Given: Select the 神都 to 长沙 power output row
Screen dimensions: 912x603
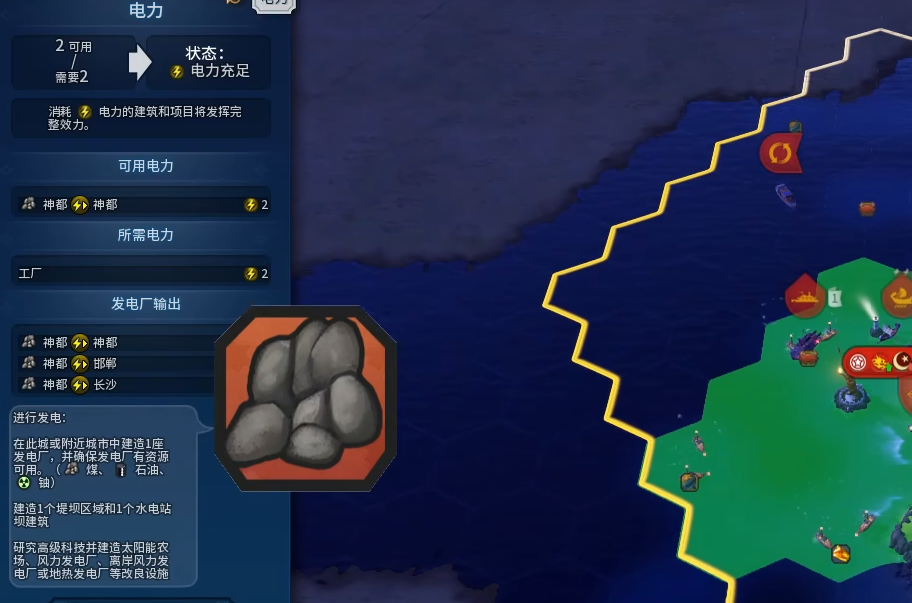Looking at the screenshot, I should (x=115, y=384).
